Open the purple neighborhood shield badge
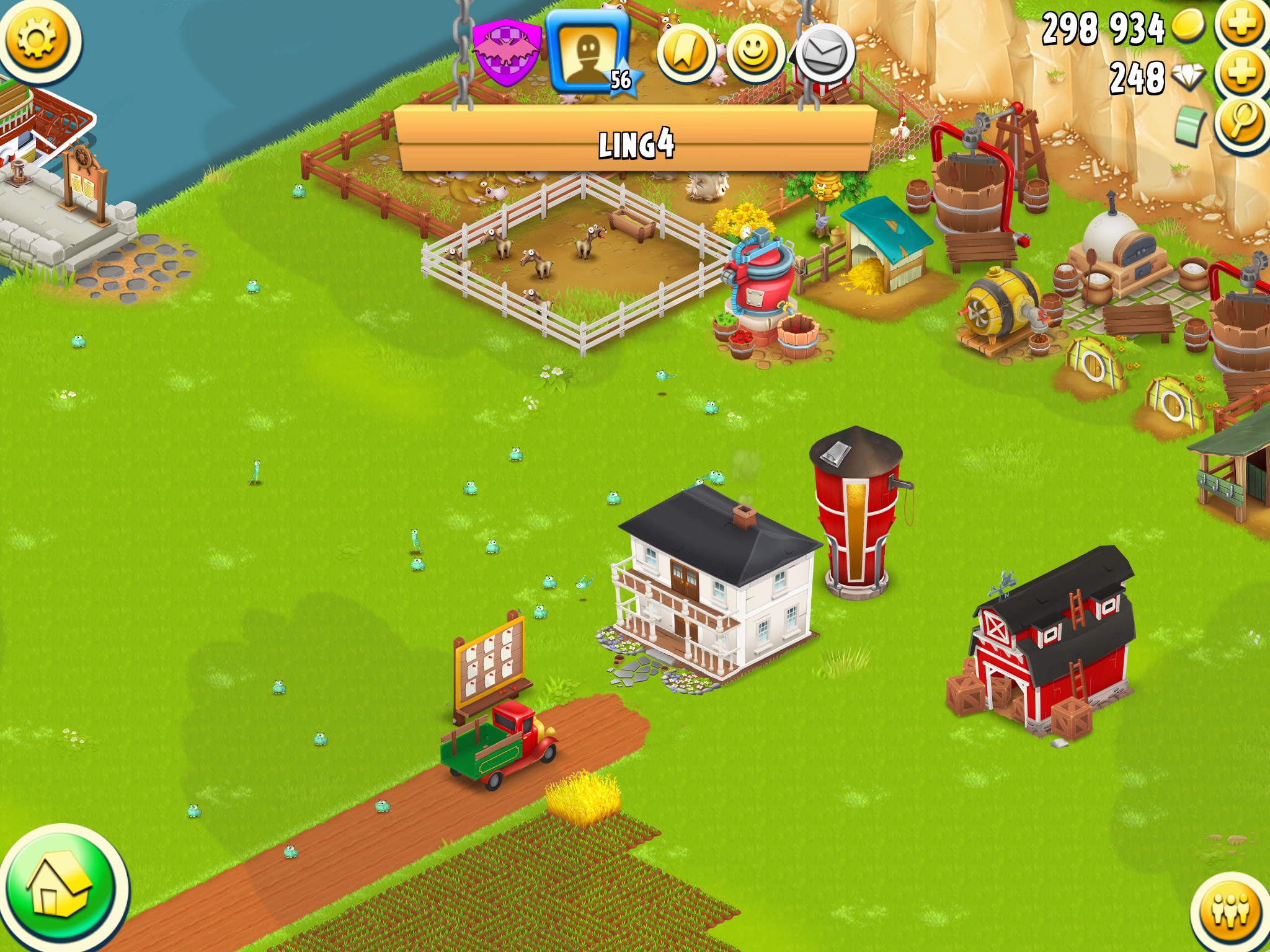 click(x=506, y=53)
